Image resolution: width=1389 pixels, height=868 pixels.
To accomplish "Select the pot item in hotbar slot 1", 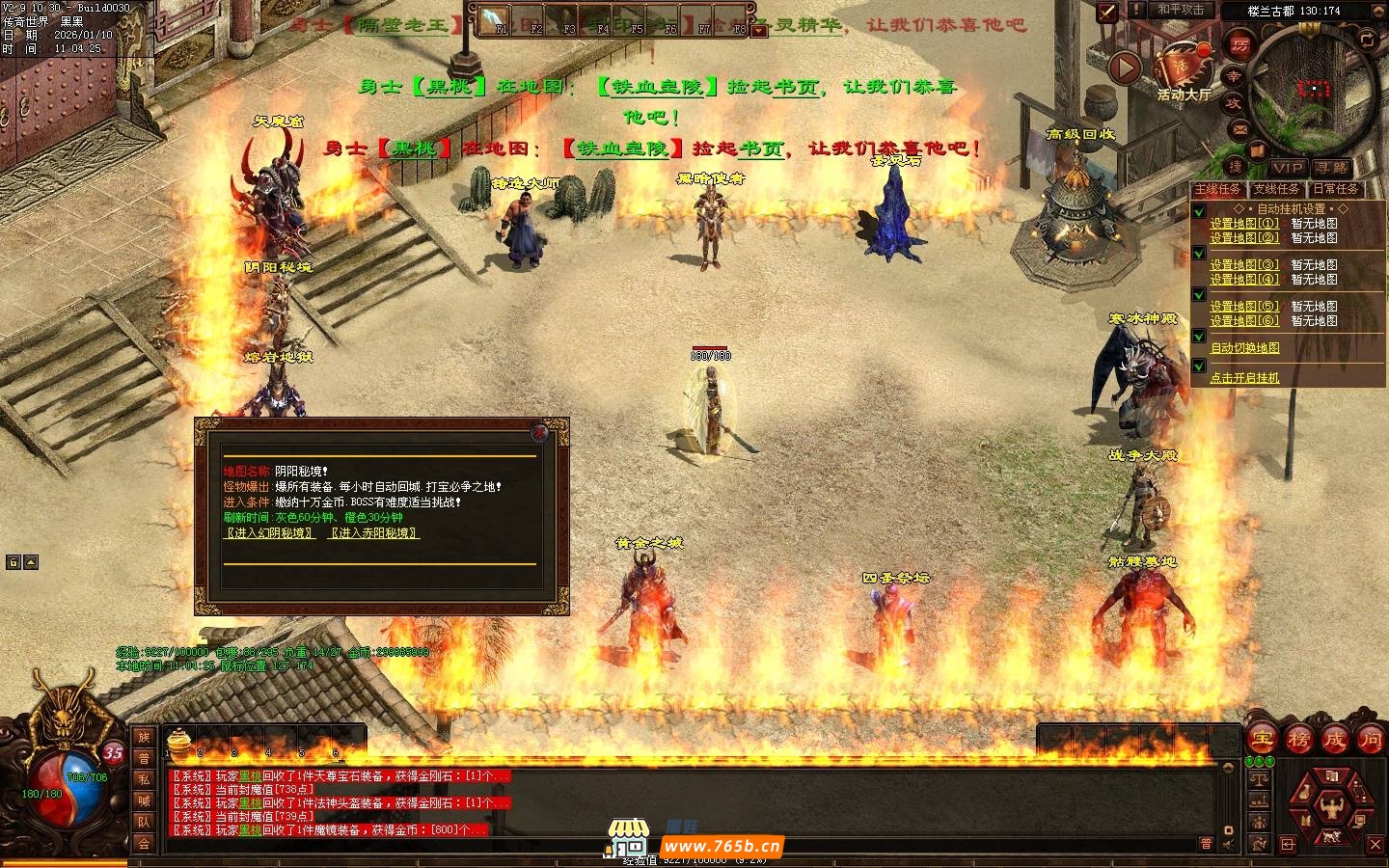I will click(x=177, y=741).
